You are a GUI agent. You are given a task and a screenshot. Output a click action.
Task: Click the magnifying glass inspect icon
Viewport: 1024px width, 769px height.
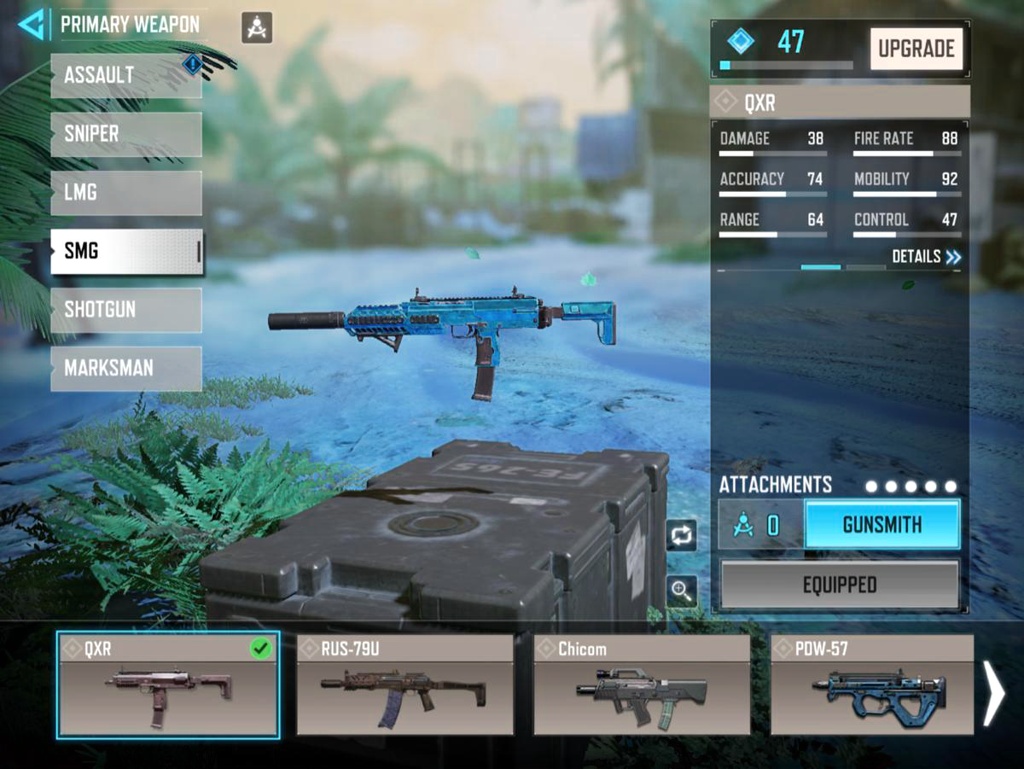tap(682, 591)
